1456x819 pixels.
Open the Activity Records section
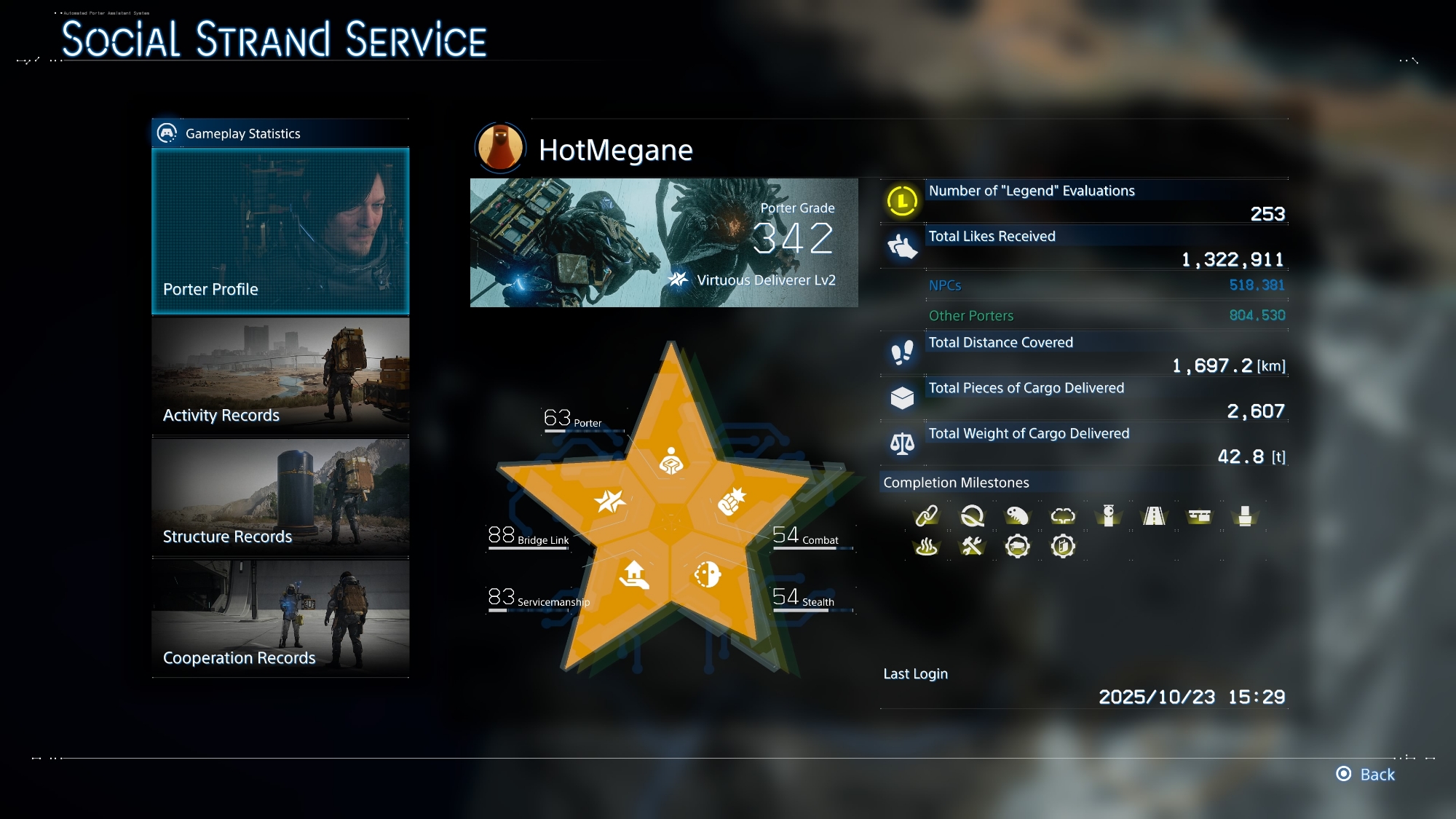(280, 376)
